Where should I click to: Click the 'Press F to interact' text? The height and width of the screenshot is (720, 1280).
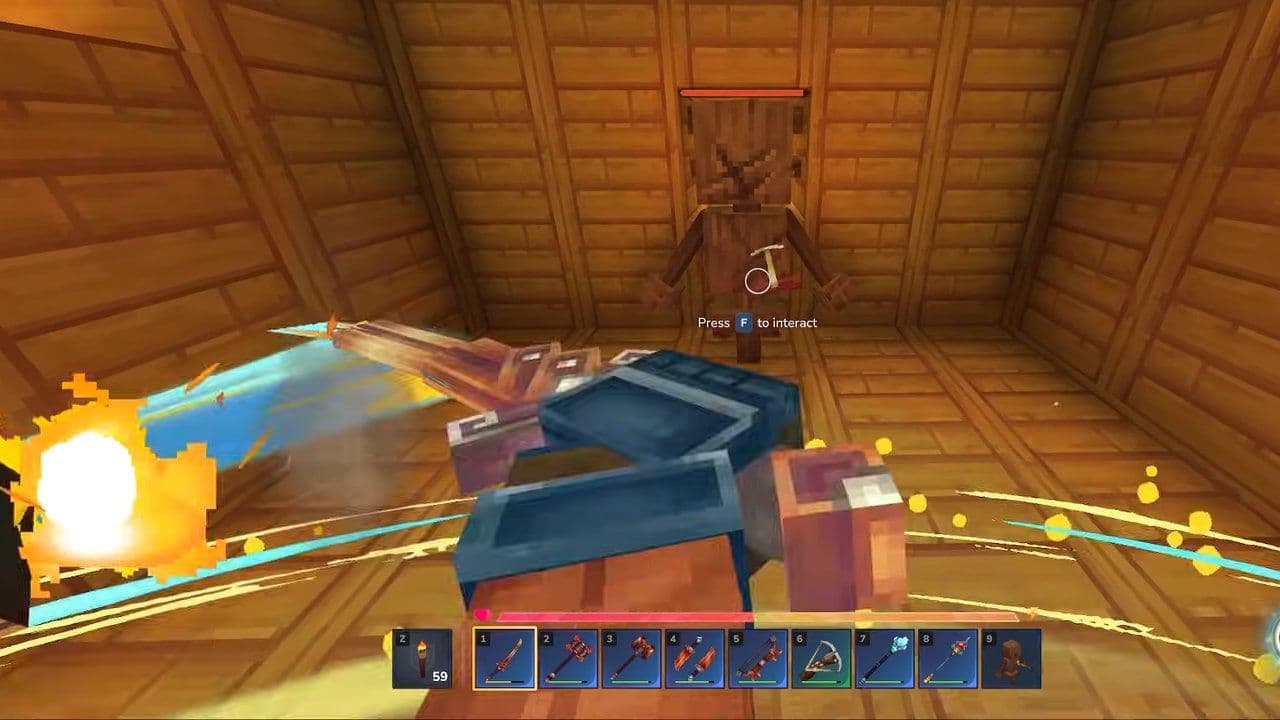757,323
